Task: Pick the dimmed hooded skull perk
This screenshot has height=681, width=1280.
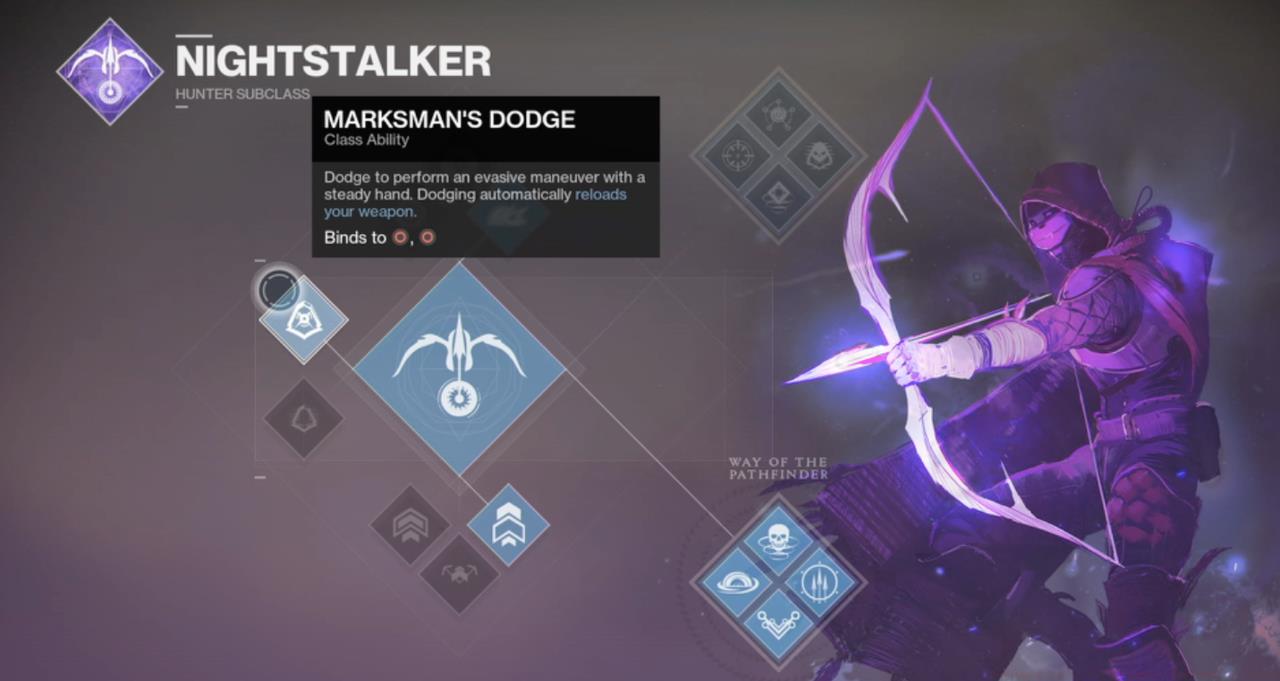Action: point(818,156)
